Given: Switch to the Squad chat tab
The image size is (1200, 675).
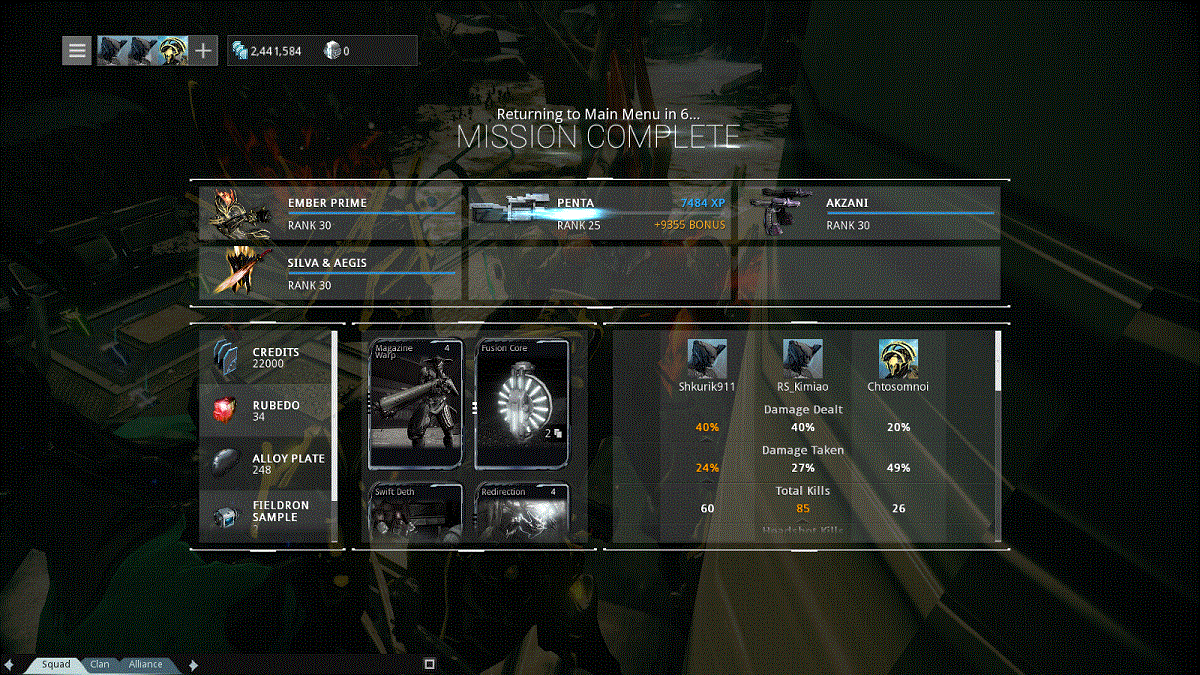Looking at the screenshot, I should 56,664.
